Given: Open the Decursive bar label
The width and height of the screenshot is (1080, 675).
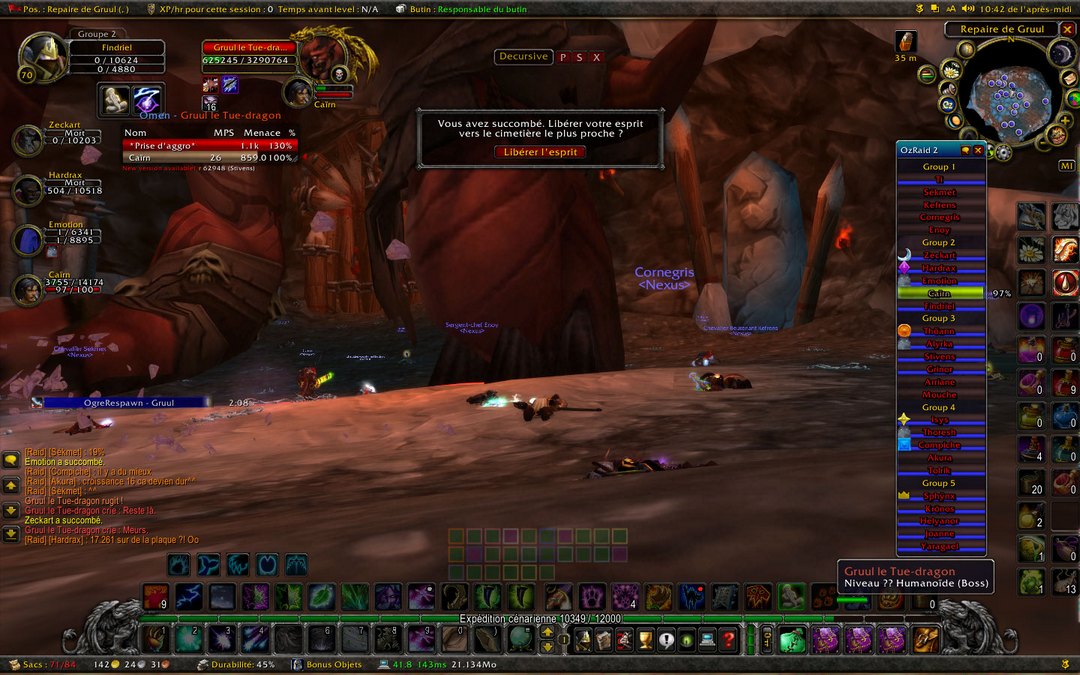Looking at the screenshot, I should click(523, 57).
